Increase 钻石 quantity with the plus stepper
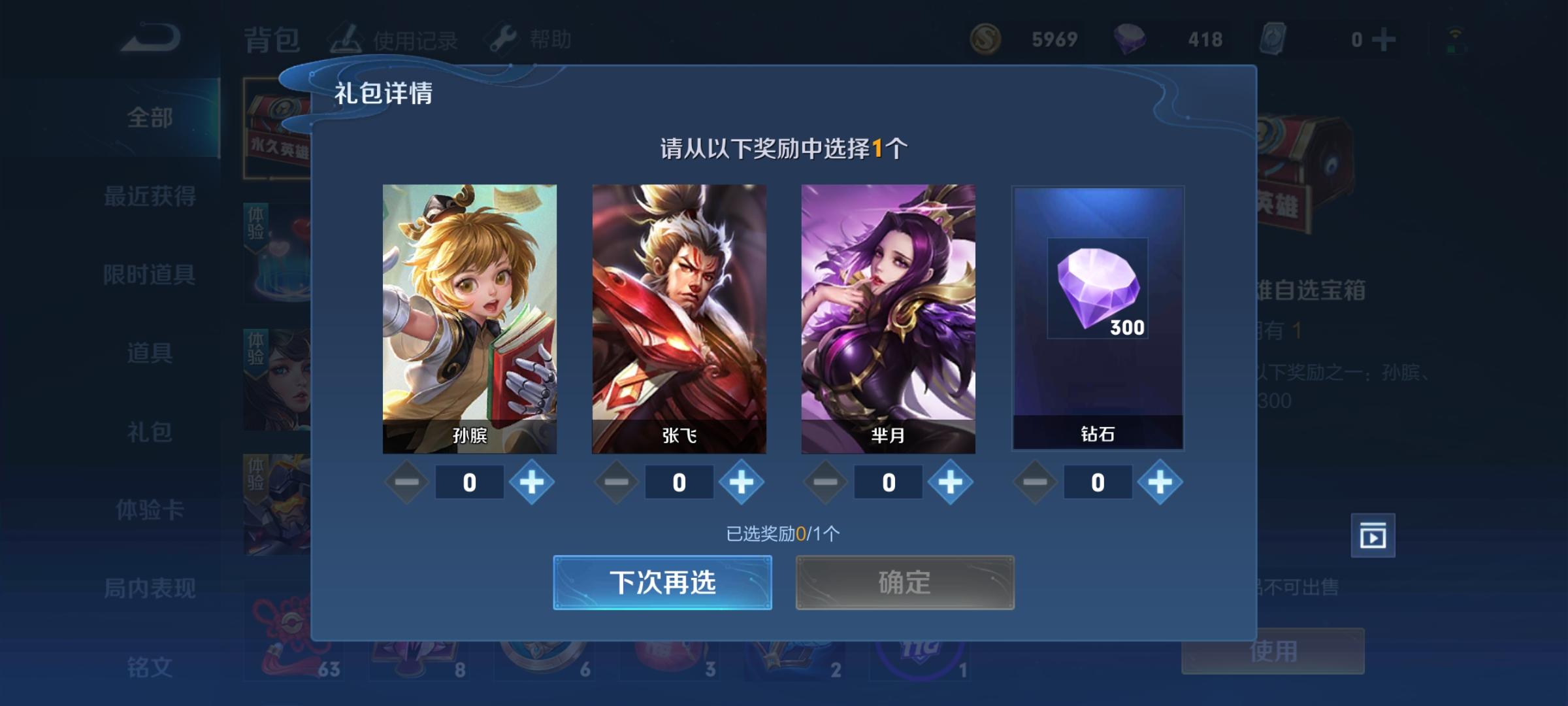Image resolution: width=1568 pixels, height=706 pixels. [1162, 482]
